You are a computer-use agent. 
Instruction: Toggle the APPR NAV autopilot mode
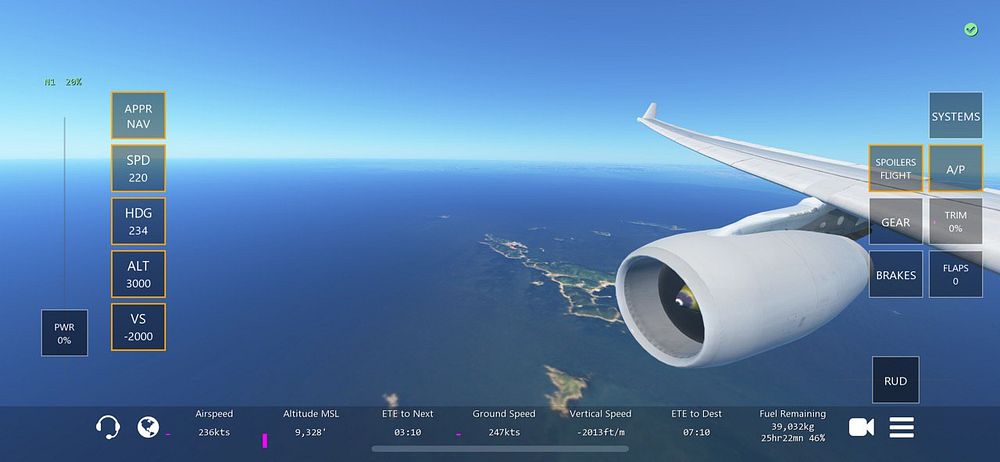point(138,115)
